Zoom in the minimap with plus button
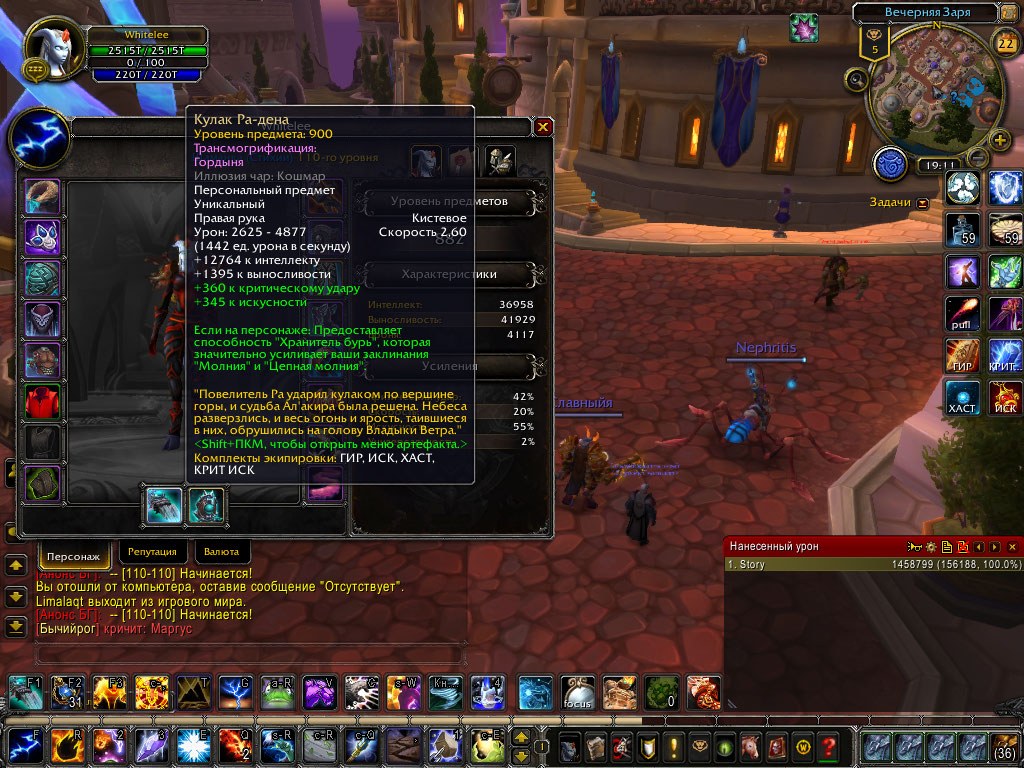The height and width of the screenshot is (768, 1024). pos(998,140)
